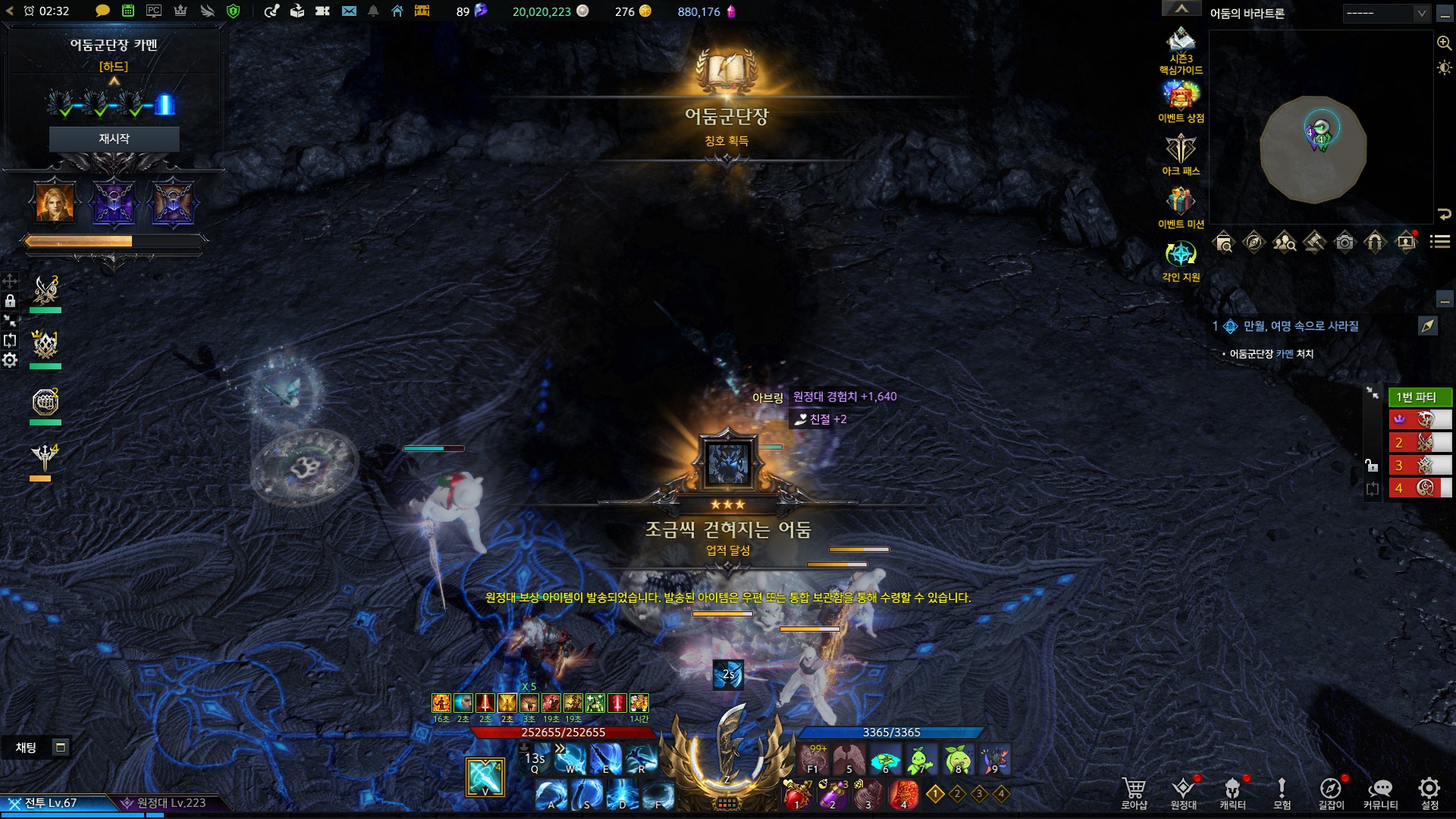Screen dimensions: 1456x819
Task: Open the channel dropdown above the minimap
Action: tap(1386, 13)
